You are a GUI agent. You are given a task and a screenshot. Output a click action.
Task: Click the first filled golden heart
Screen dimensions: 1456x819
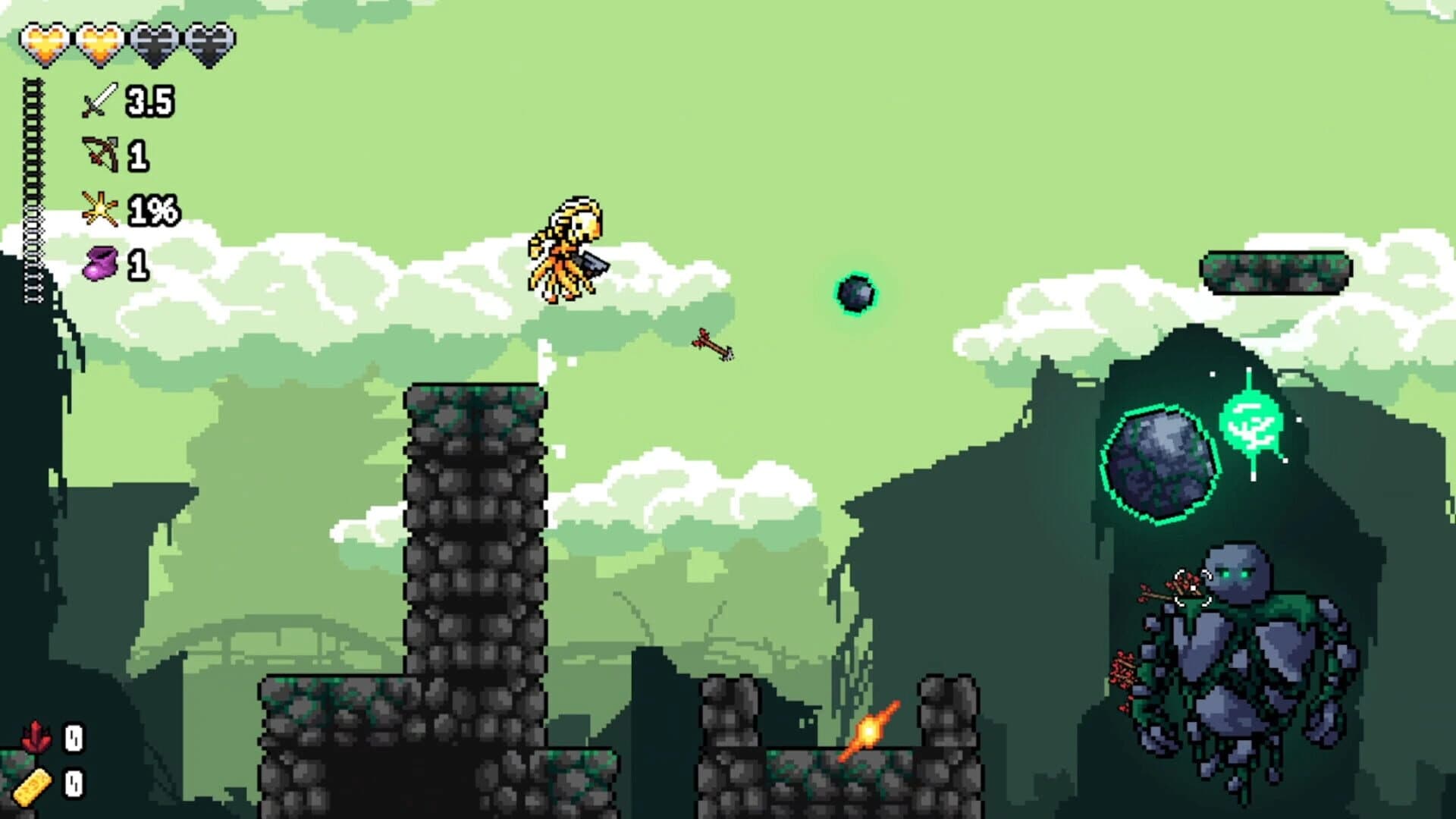45,45
